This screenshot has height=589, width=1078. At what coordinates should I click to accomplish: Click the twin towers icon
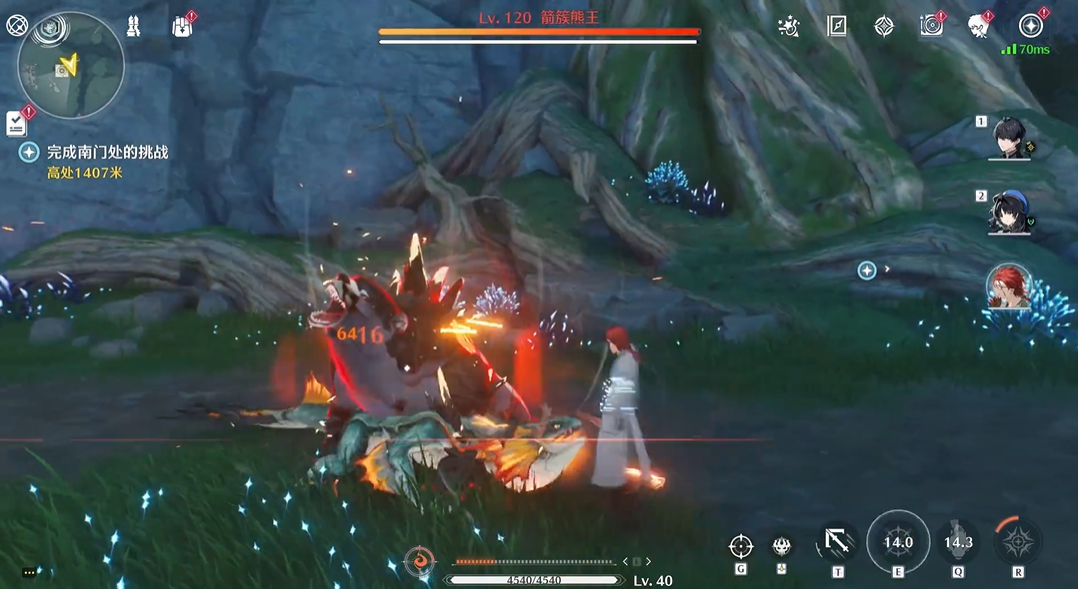133,26
